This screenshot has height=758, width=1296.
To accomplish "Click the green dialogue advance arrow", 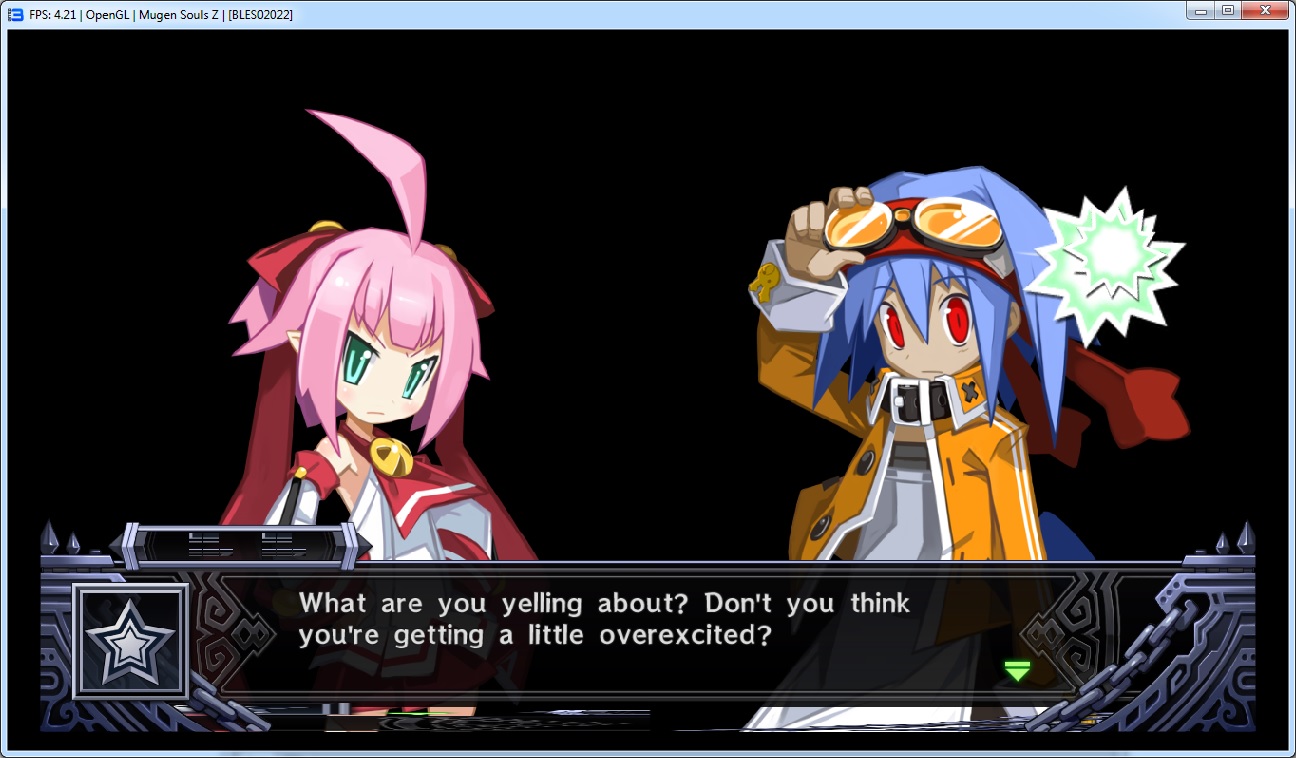I will (1017, 671).
